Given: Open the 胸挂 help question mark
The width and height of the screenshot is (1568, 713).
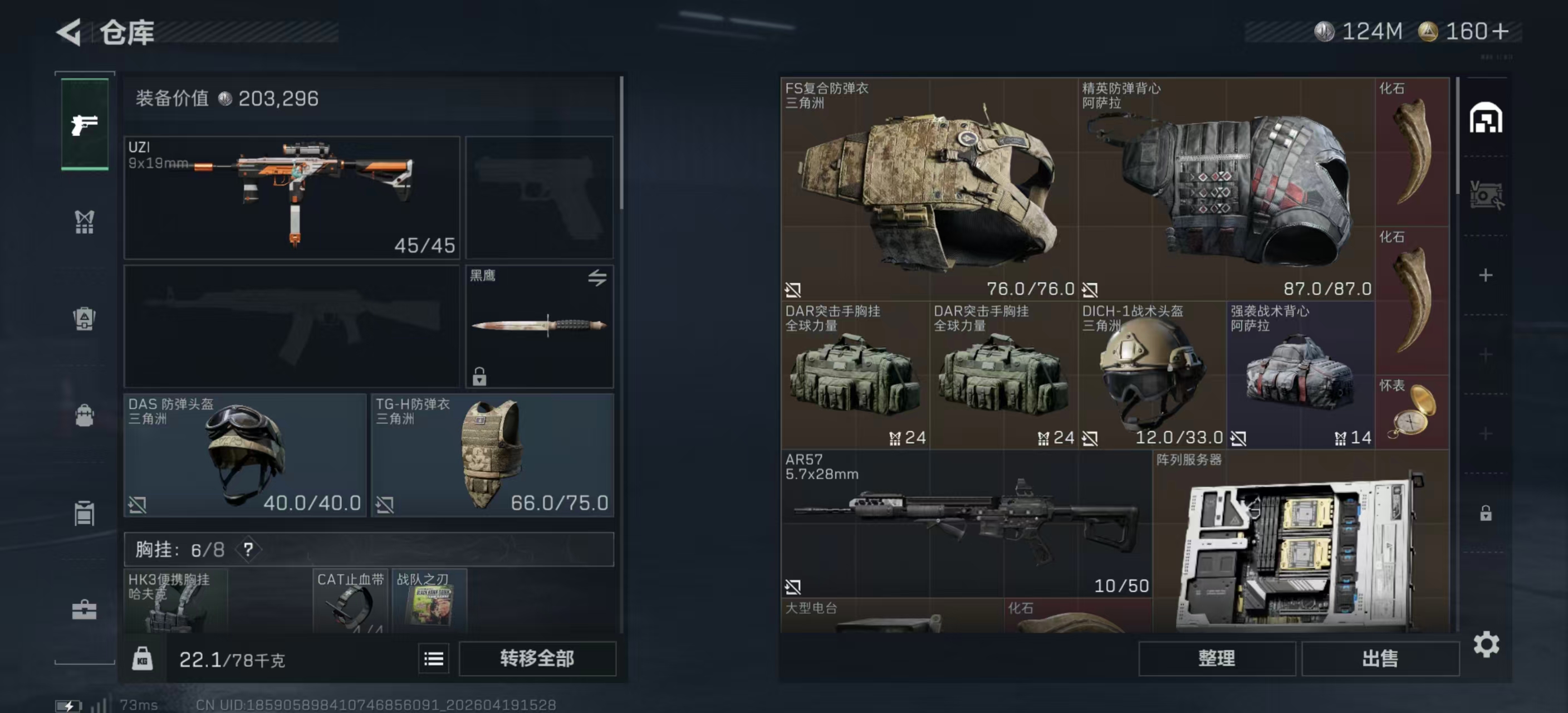Looking at the screenshot, I should tap(248, 550).
